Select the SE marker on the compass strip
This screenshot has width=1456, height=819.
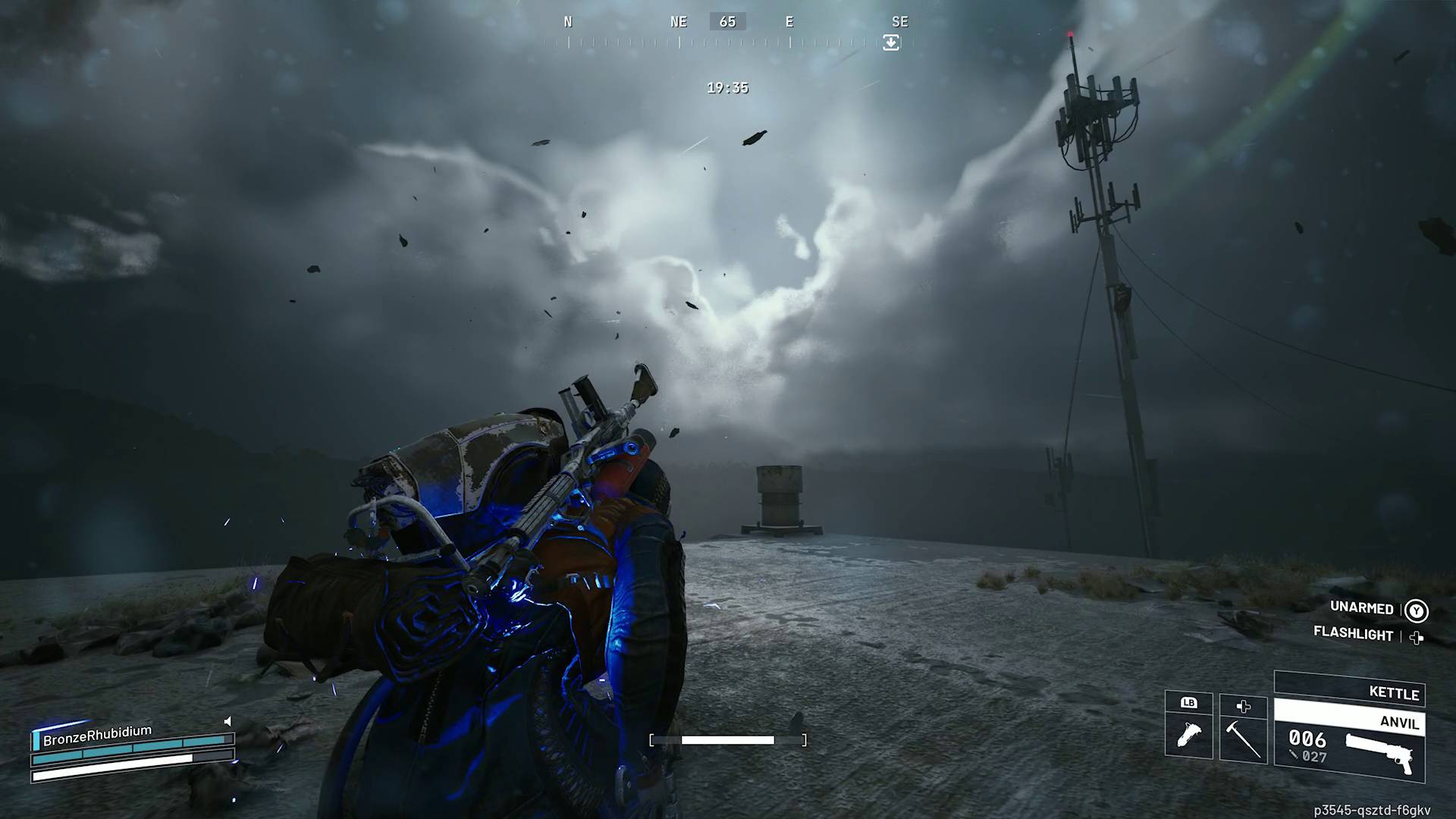pyautogui.click(x=901, y=21)
